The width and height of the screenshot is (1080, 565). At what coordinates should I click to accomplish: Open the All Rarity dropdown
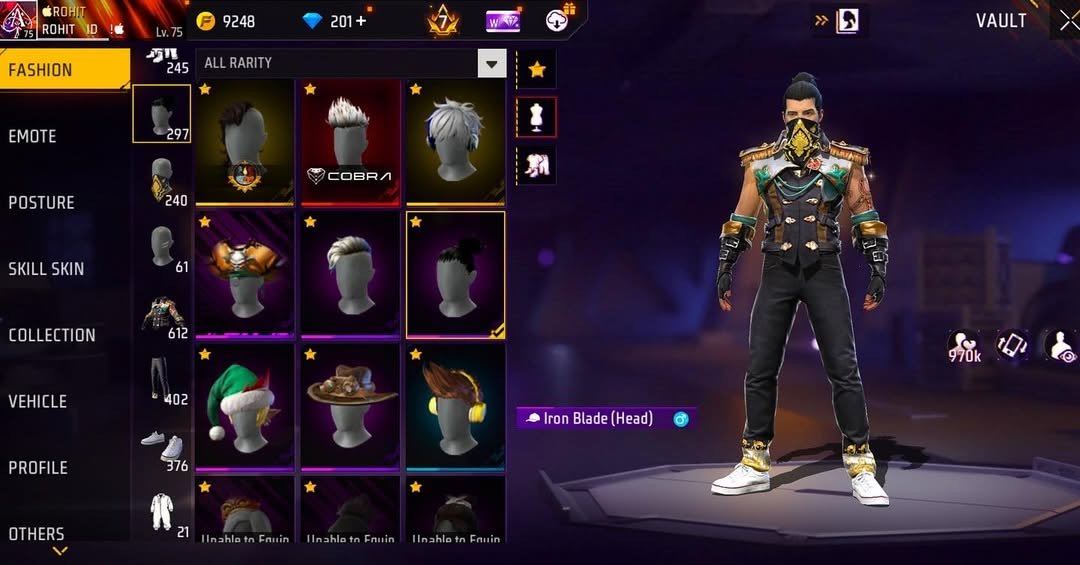[491, 64]
